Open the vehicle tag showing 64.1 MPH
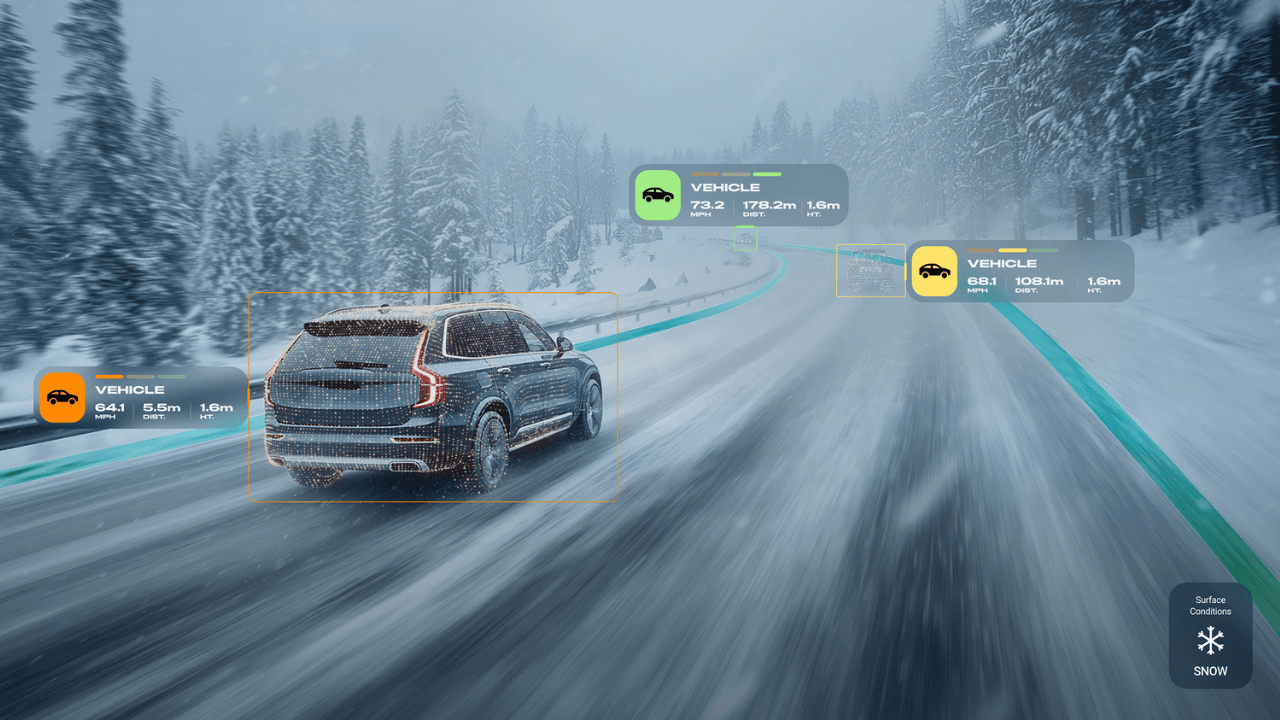Image resolution: width=1280 pixels, height=720 pixels. (x=165, y=397)
